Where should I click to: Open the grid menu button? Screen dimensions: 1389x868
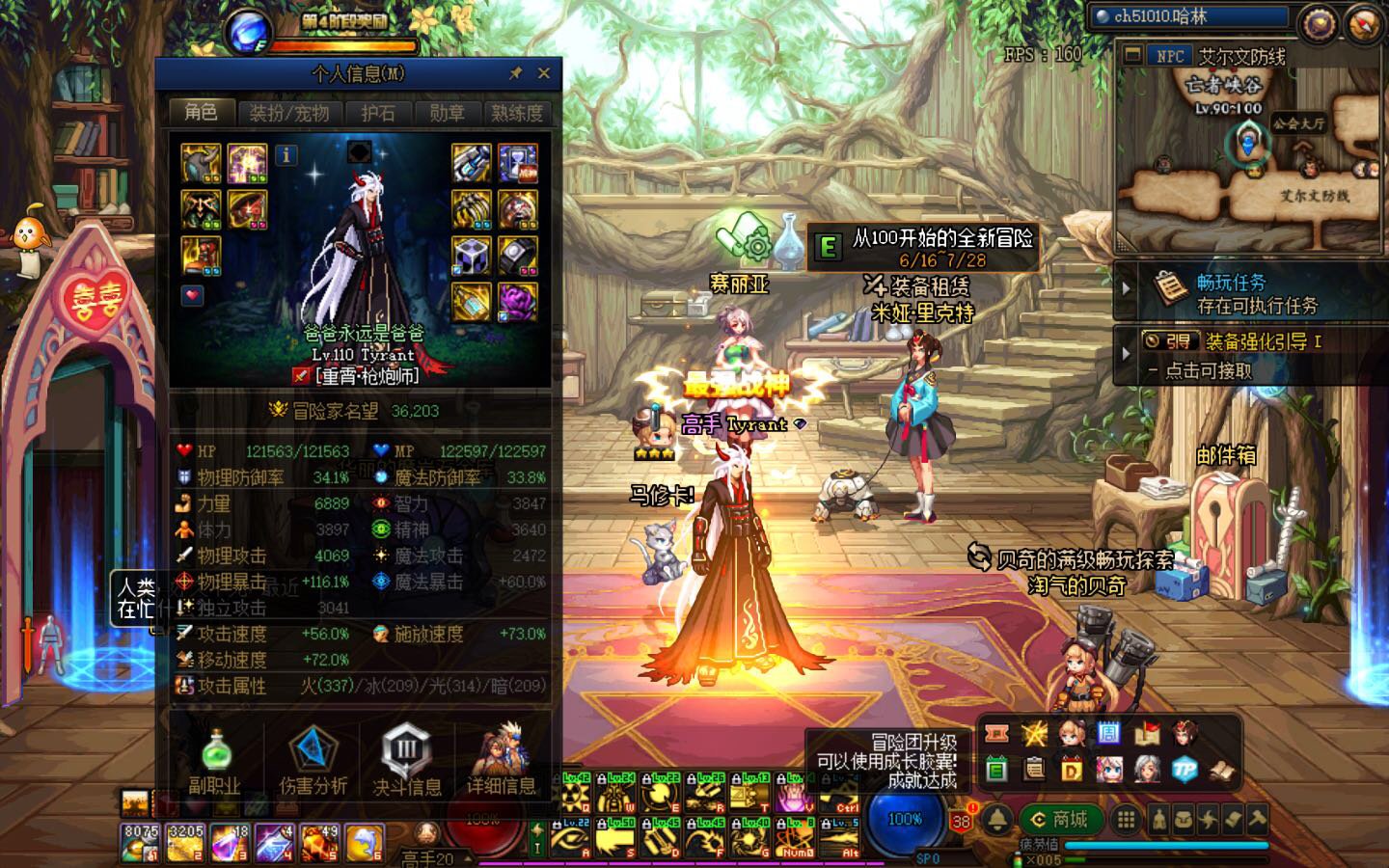pos(1126,820)
